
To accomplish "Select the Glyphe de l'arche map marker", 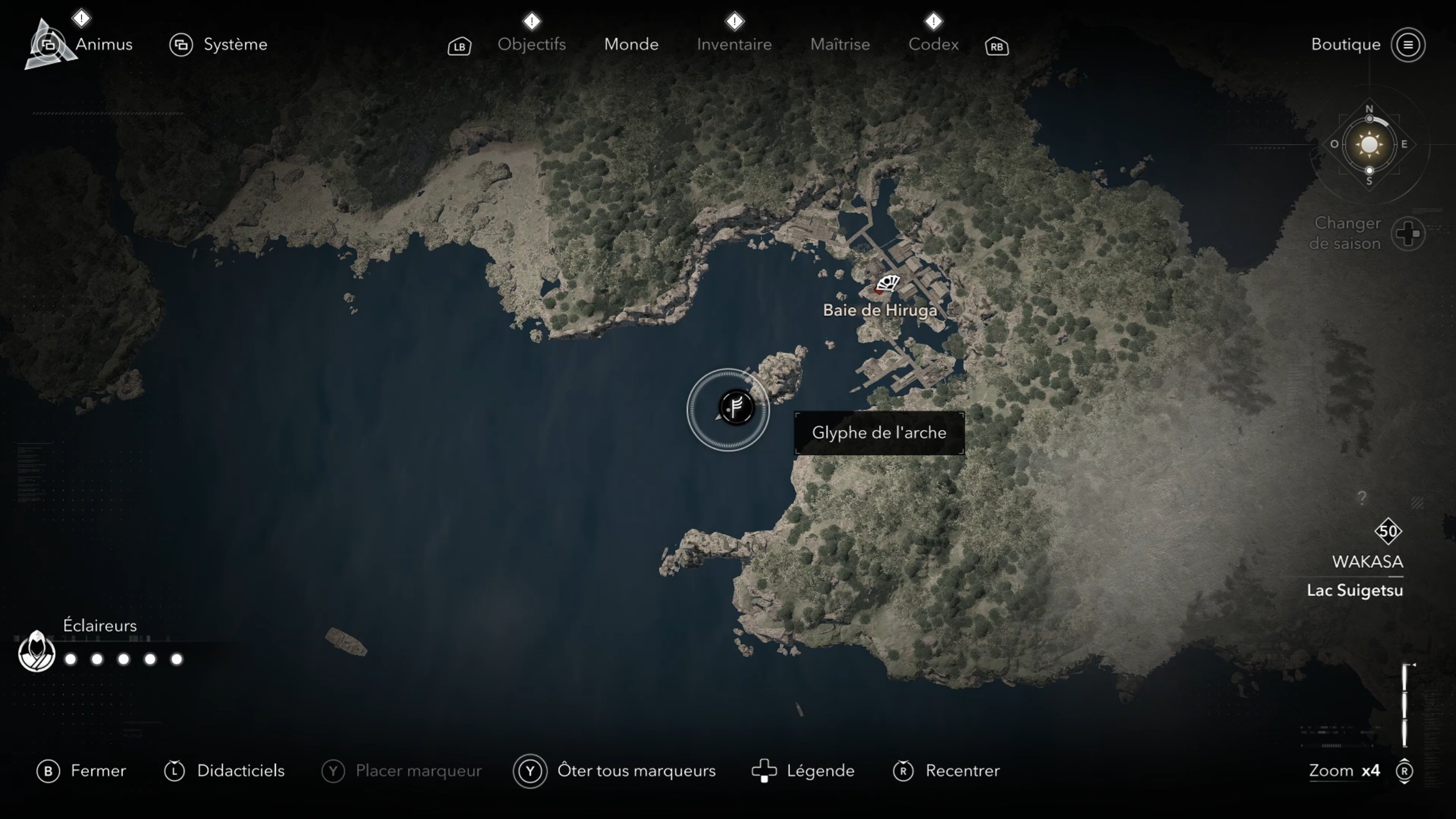I will [x=736, y=408].
